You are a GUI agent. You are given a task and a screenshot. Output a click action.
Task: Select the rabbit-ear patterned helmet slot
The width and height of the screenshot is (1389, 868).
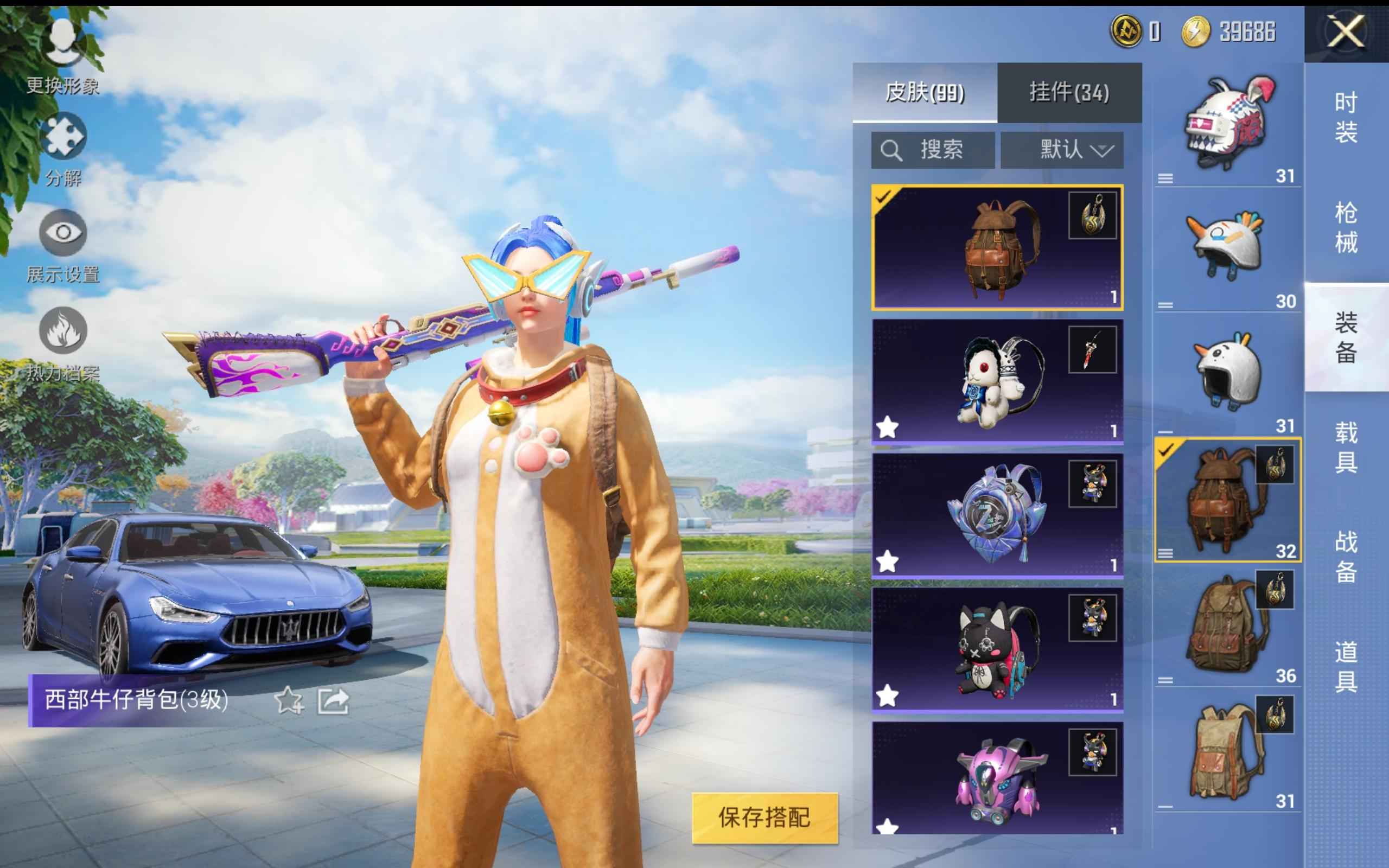point(1227,125)
